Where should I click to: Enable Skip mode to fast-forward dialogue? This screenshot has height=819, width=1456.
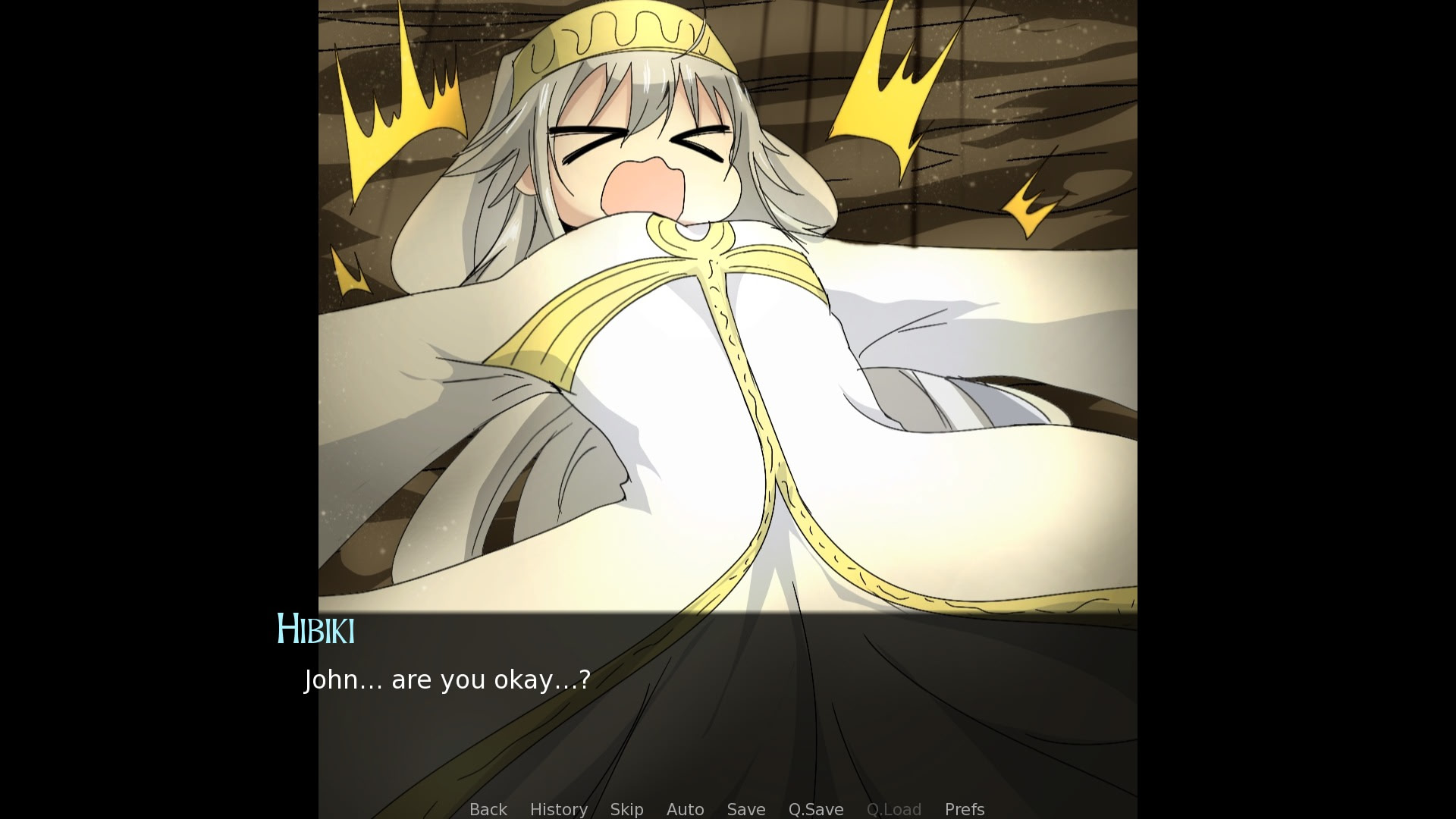tap(626, 809)
